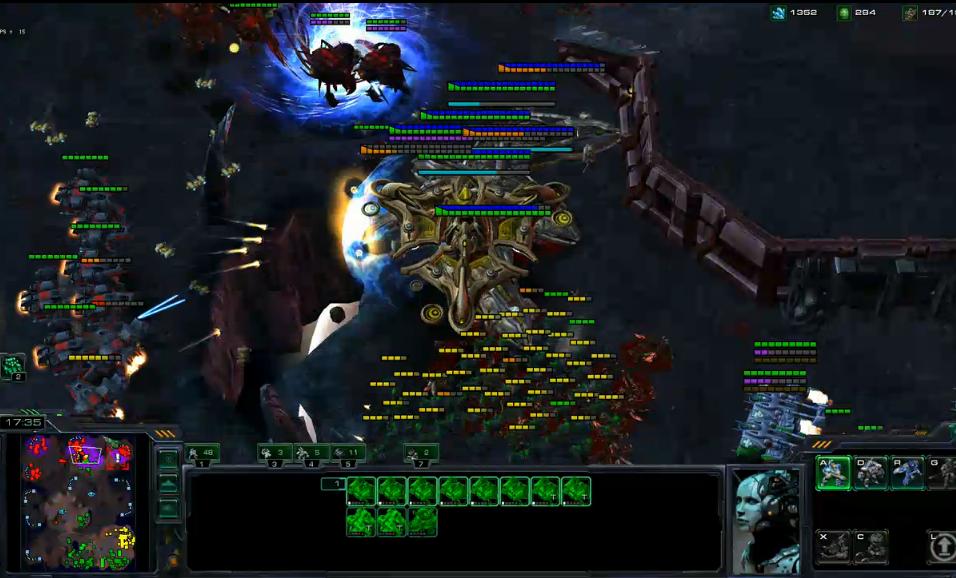Select control group 7

tap(421, 453)
